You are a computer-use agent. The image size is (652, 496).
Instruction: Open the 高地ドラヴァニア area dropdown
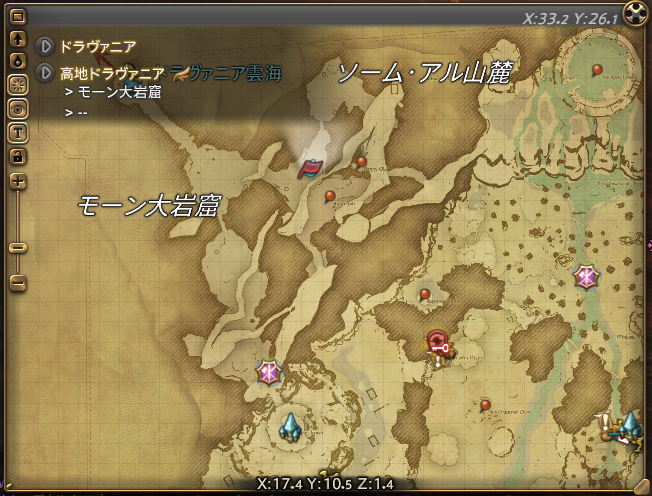[x=44, y=73]
